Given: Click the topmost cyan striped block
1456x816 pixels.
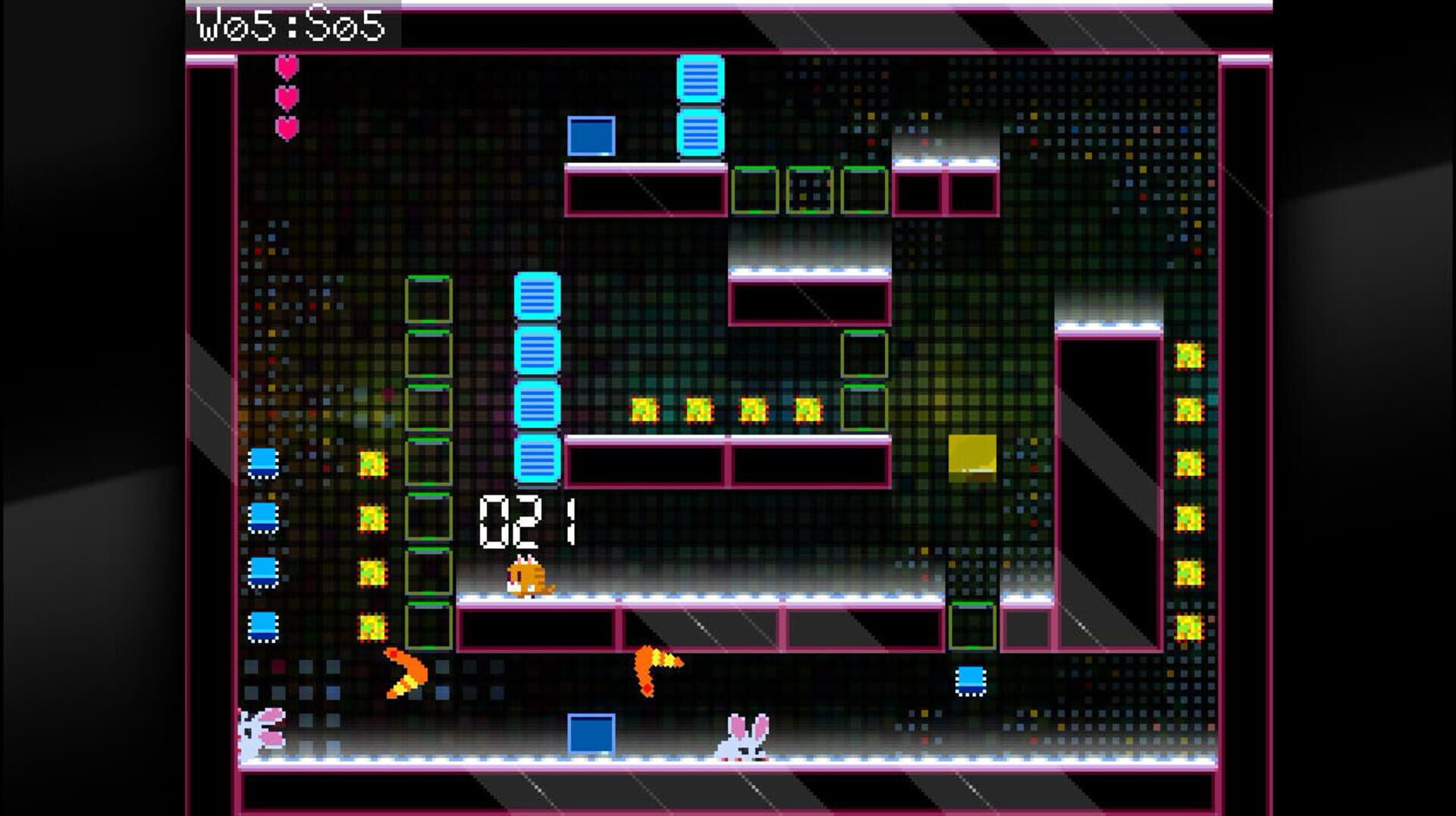Looking at the screenshot, I should (701, 76).
